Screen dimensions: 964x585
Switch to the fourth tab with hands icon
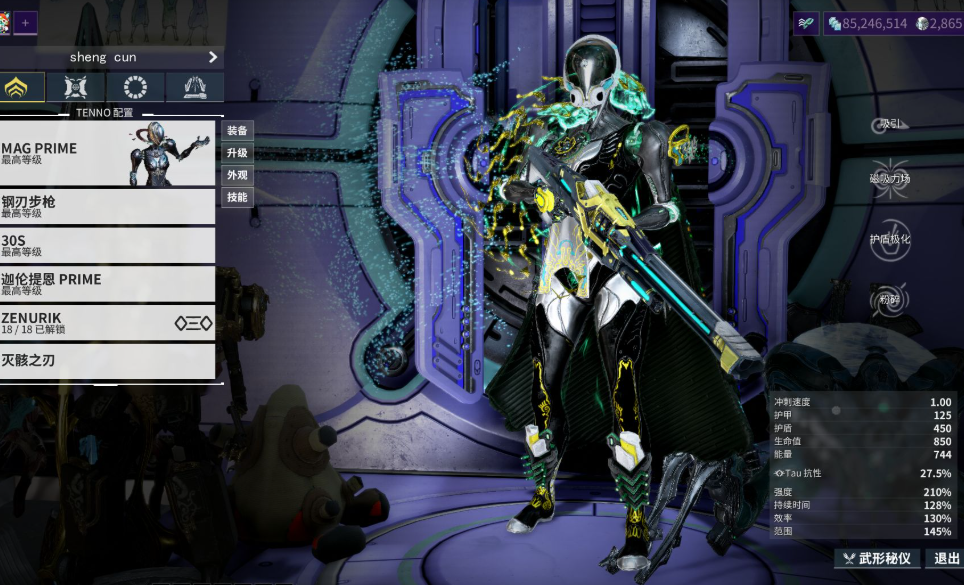click(194, 87)
